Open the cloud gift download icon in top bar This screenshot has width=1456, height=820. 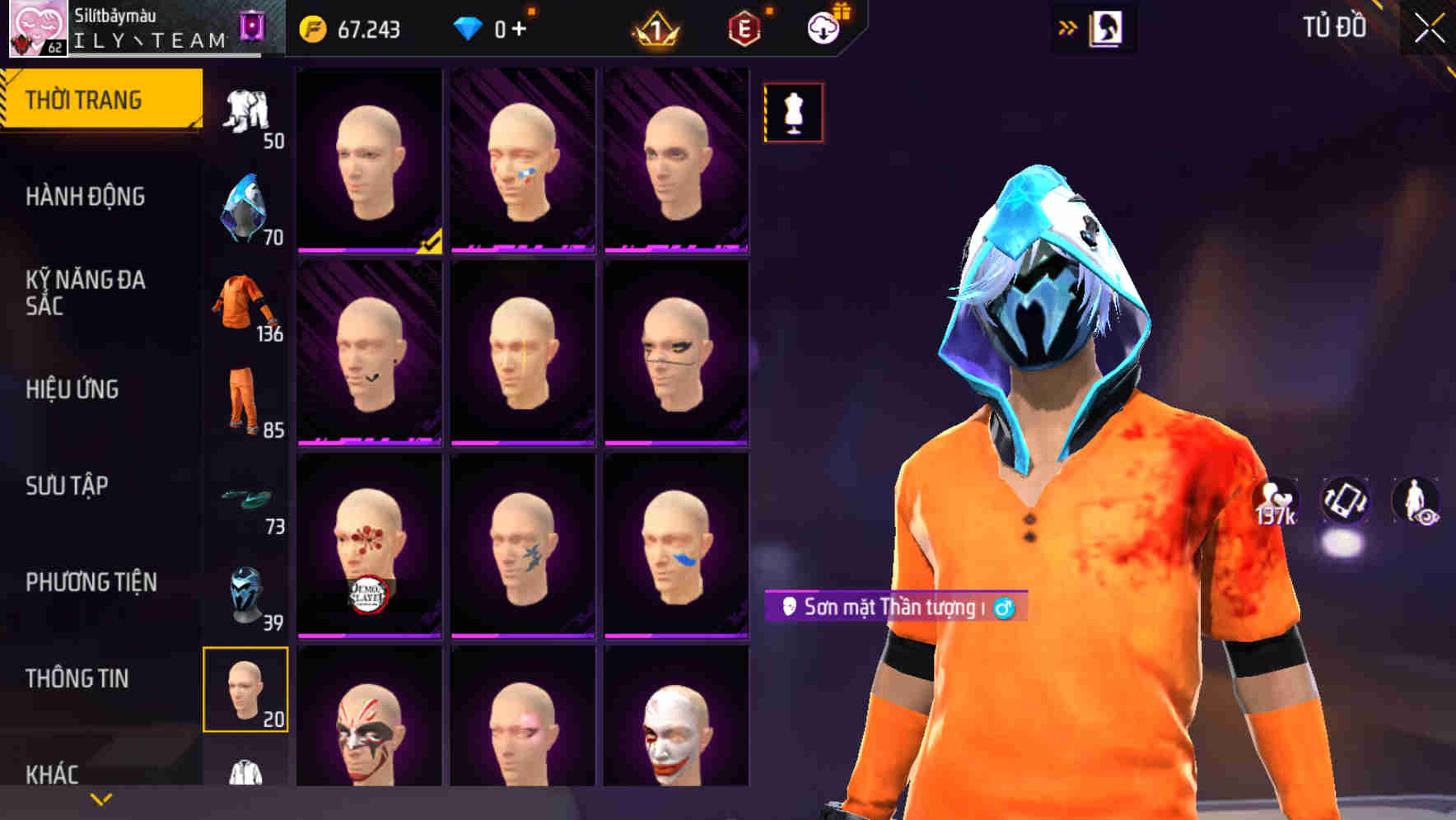822,27
